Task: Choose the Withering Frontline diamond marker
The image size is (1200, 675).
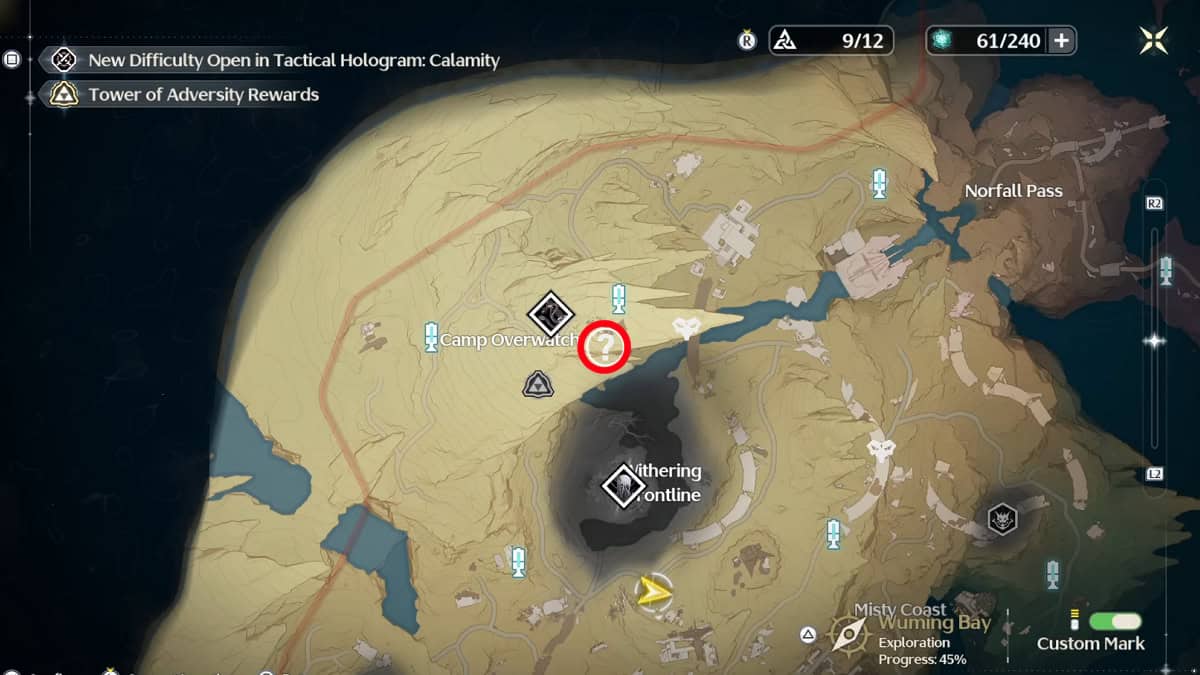Action: point(623,486)
